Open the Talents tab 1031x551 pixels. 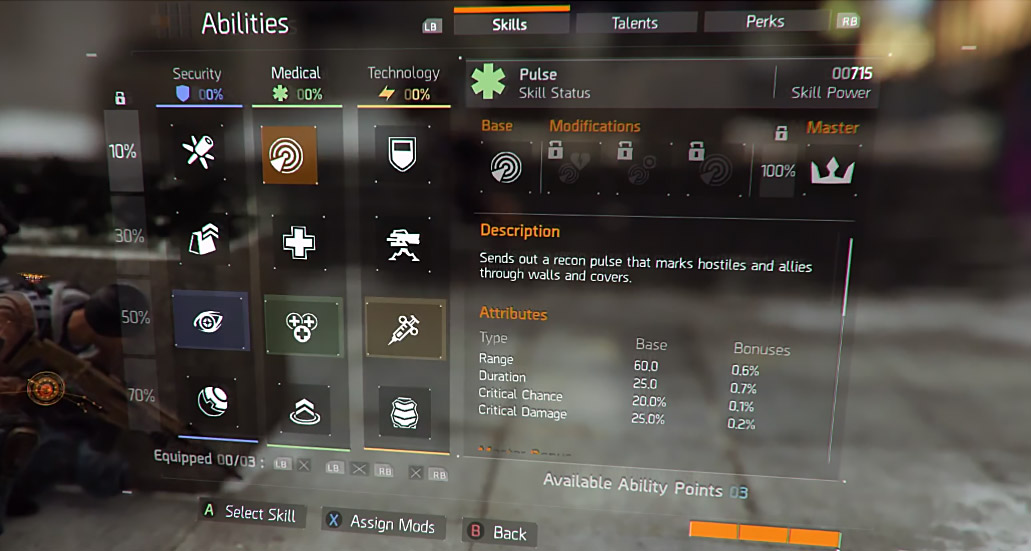coord(634,23)
